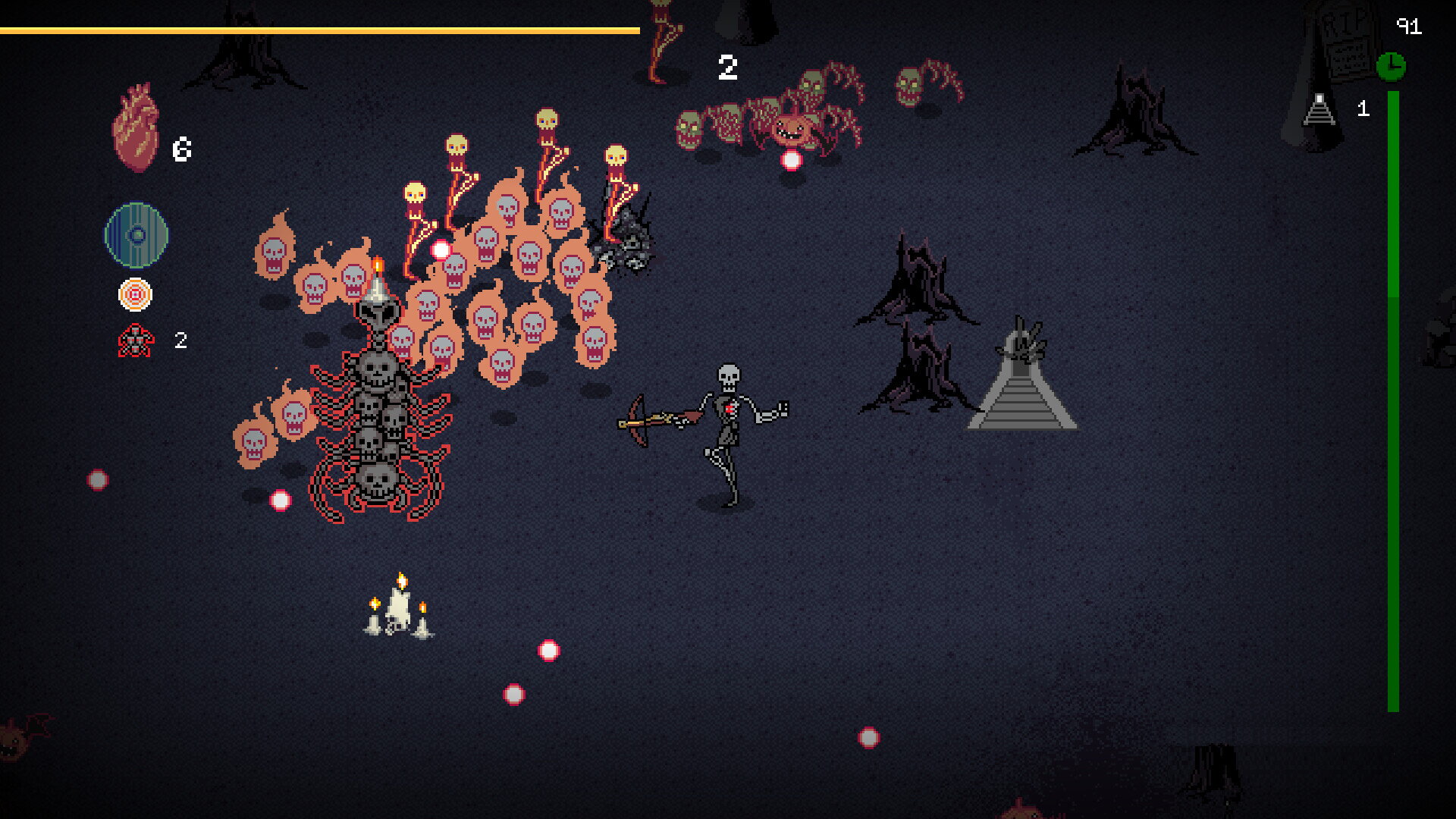Screen dimensions: 1456x819
Task: Click the round green shield icon
Action: [136, 235]
